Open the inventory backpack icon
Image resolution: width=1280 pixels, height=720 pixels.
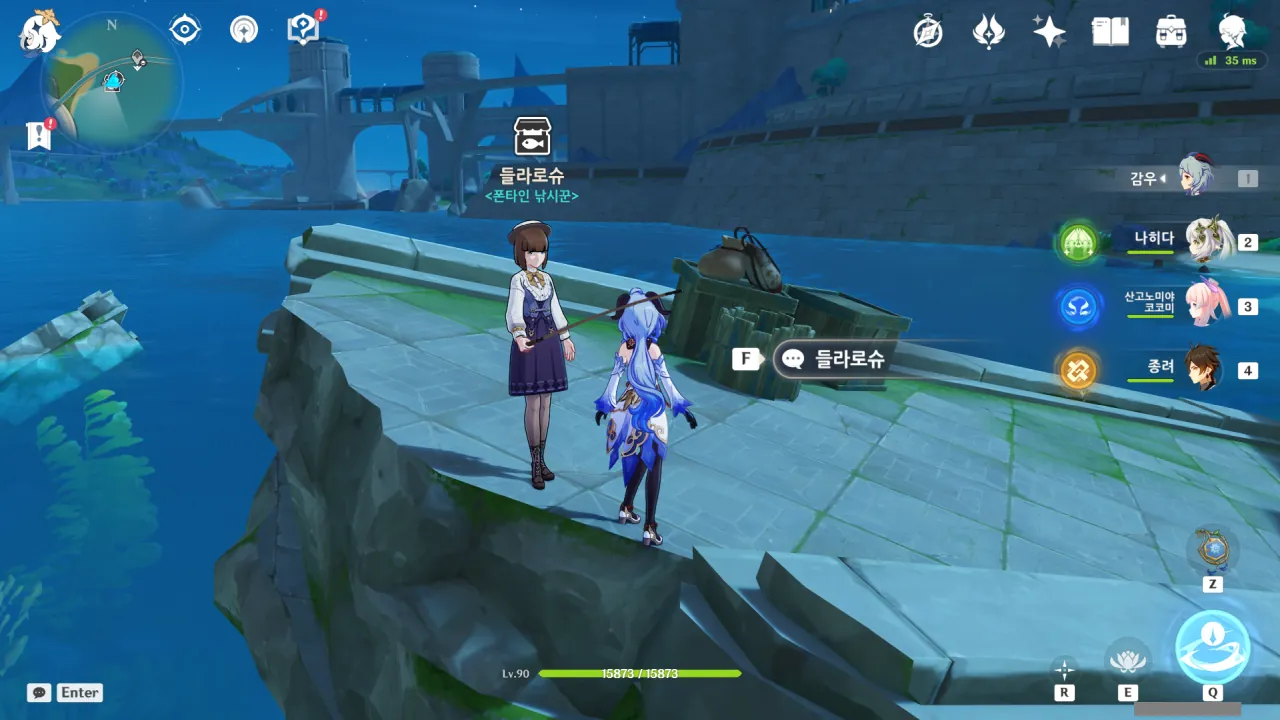tap(1170, 32)
